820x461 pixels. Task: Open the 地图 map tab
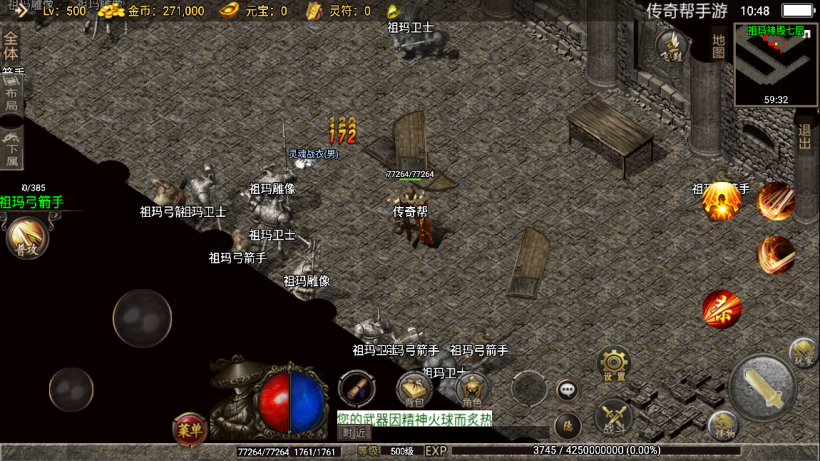click(718, 45)
